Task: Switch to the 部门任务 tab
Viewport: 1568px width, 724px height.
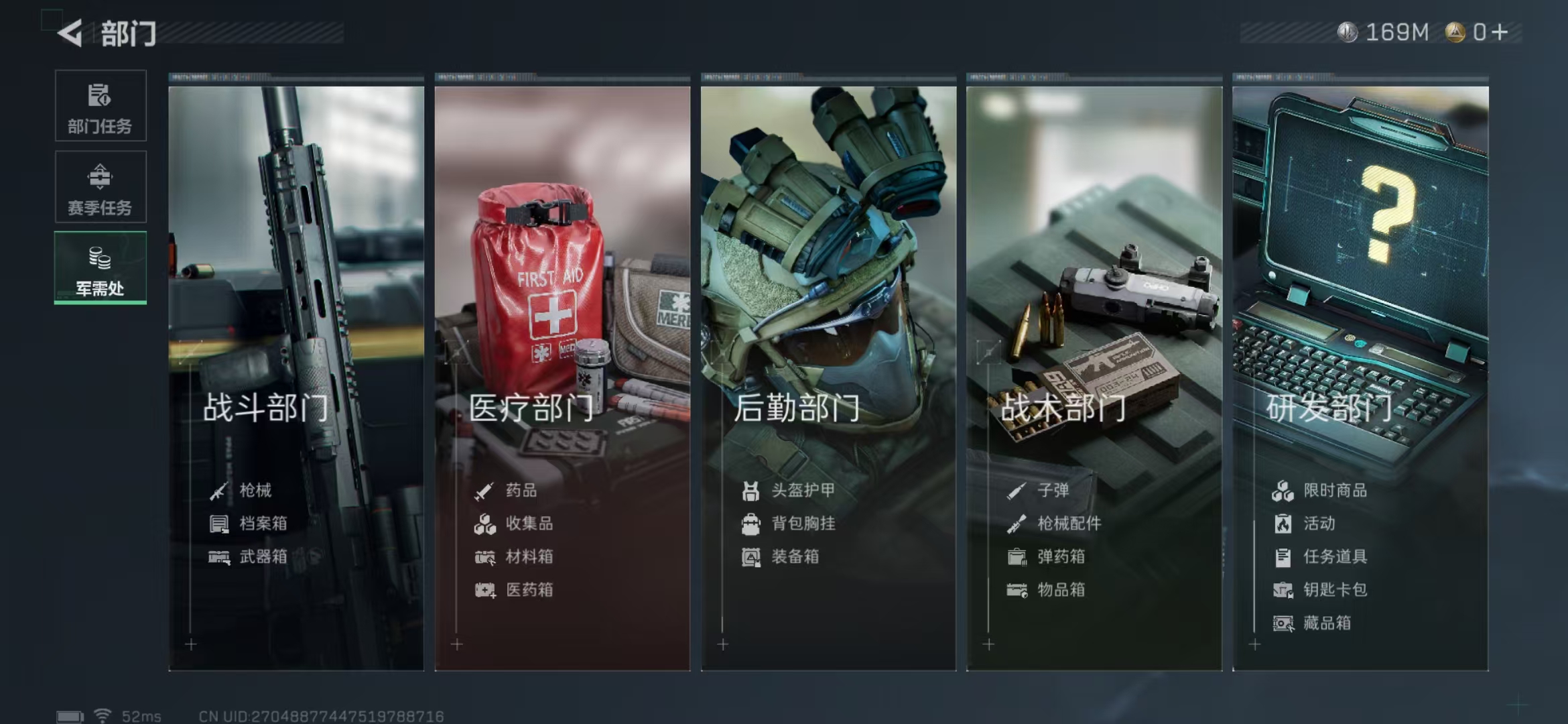Action: [x=100, y=107]
